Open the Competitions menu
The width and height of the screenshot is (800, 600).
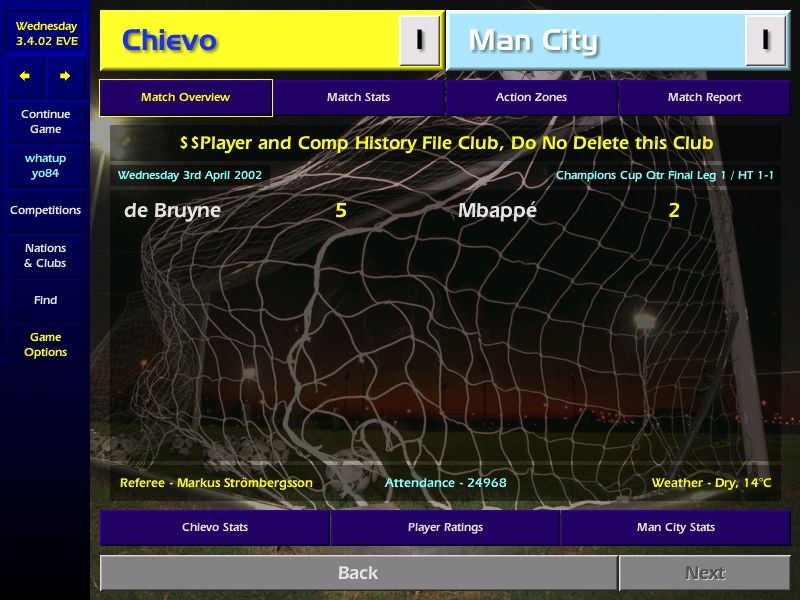coord(45,211)
